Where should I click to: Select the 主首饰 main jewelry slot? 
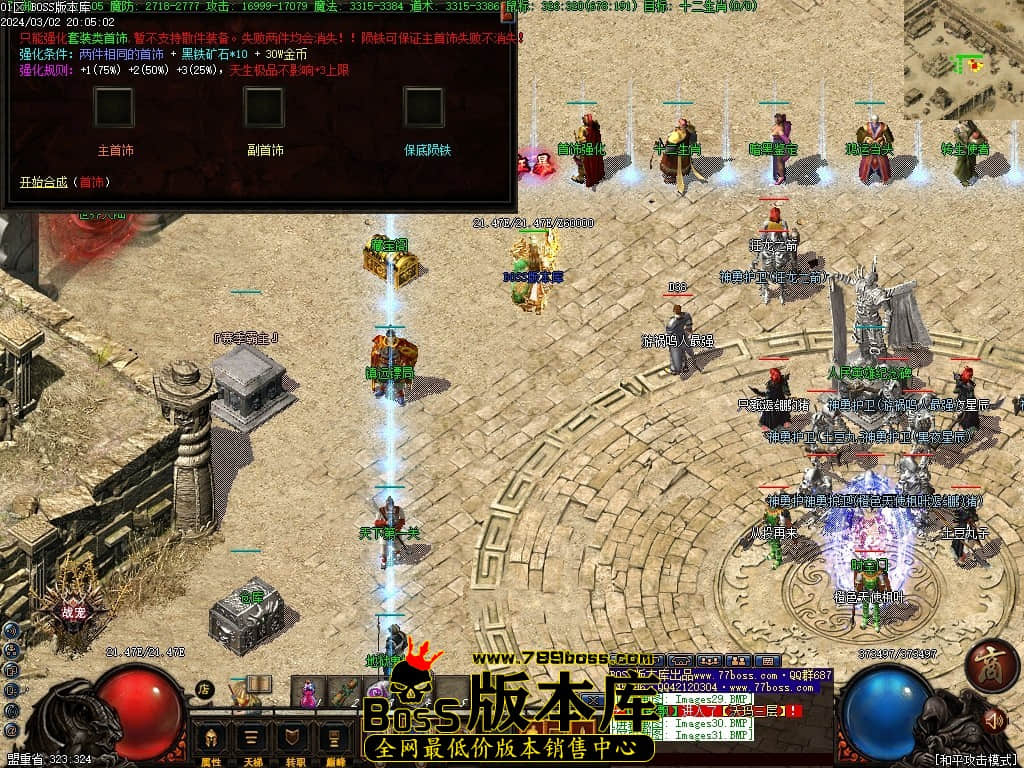point(114,108)
